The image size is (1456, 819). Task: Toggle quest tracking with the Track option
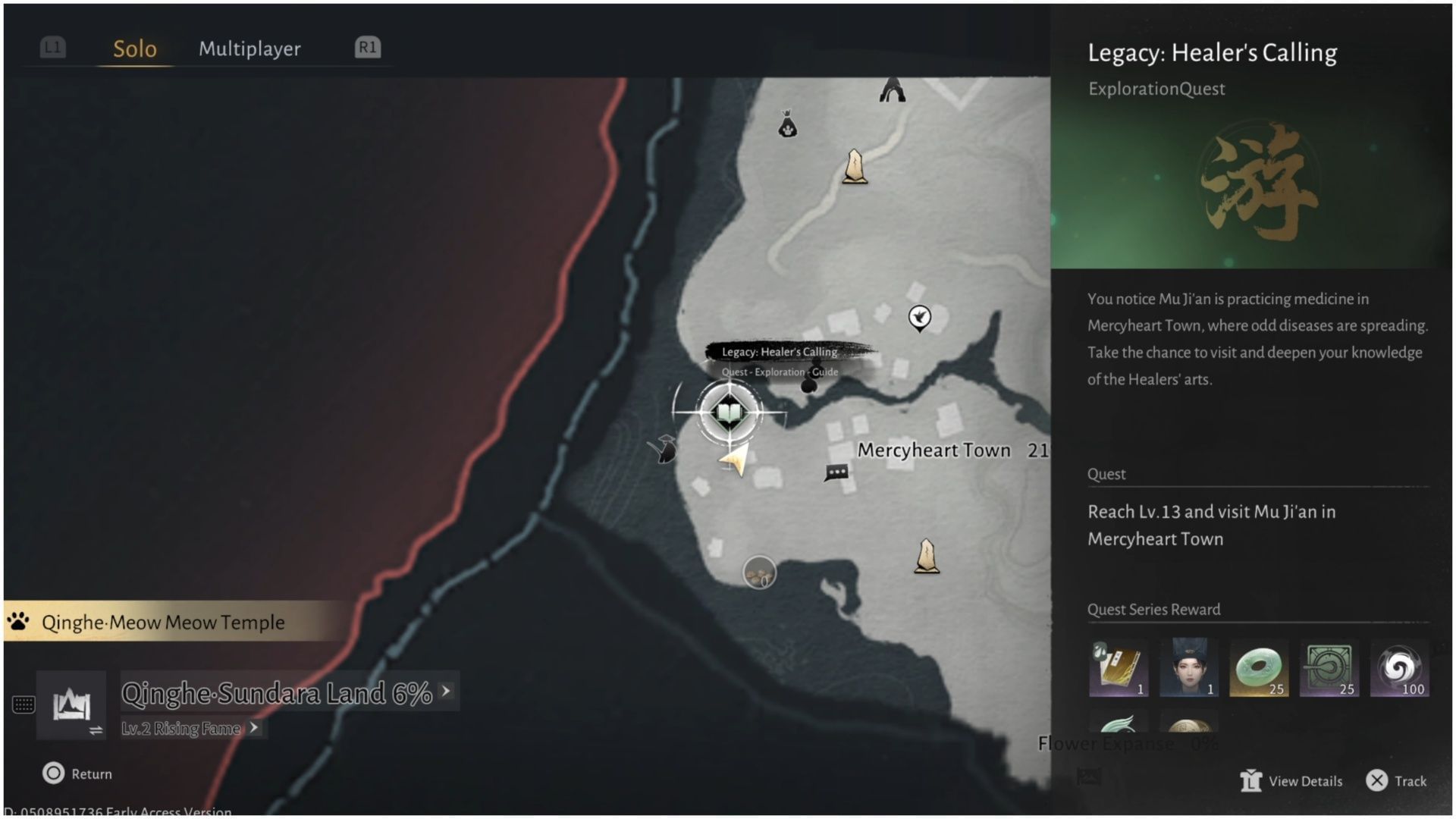(x=1398, y=780)
